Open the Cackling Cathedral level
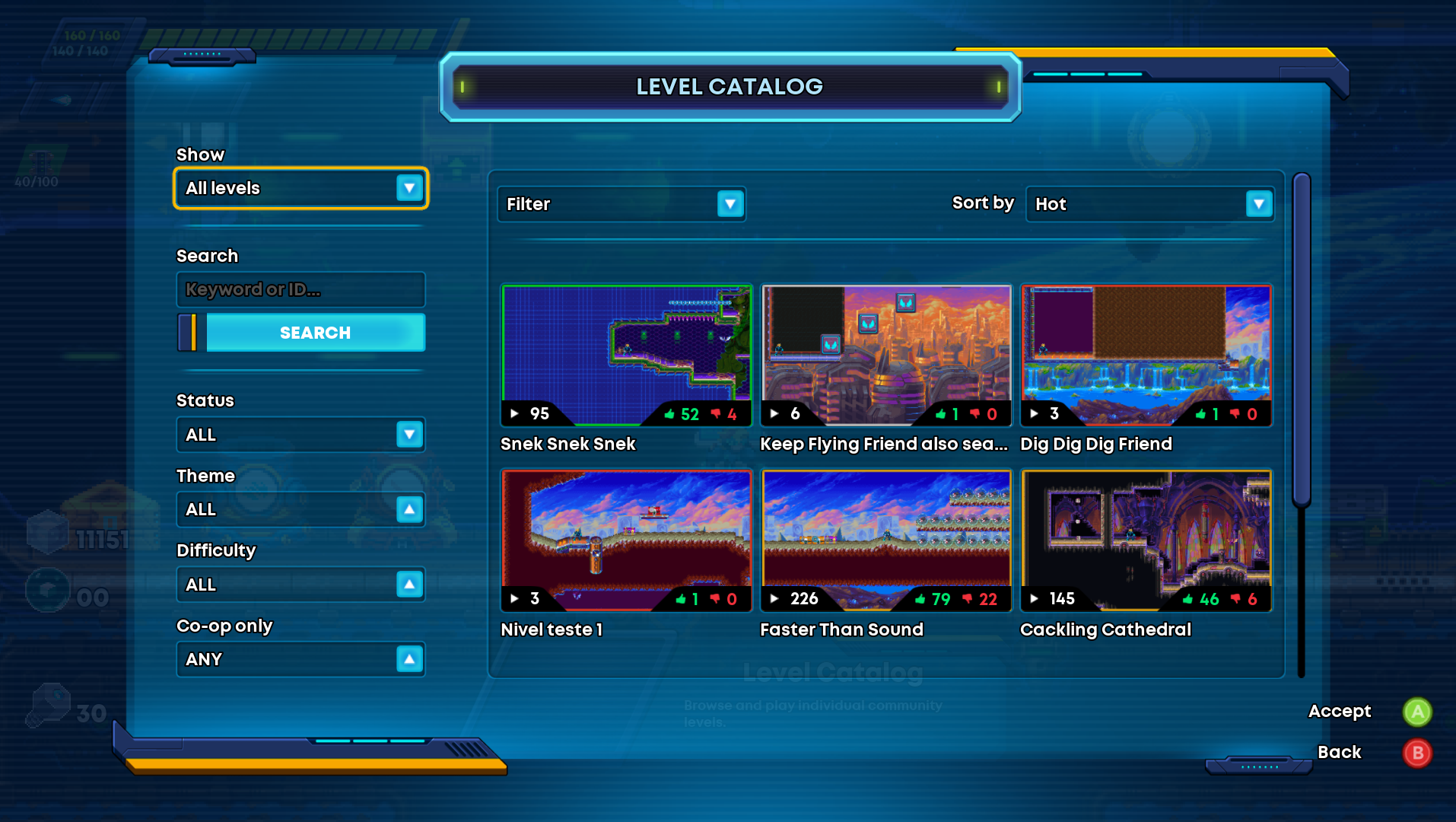1456x822 pixels. tap(1146, 540)
